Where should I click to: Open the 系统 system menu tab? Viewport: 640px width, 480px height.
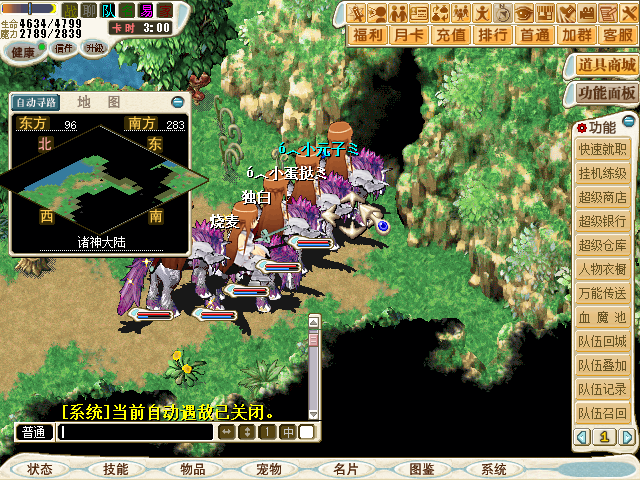[x=493, y=469]
